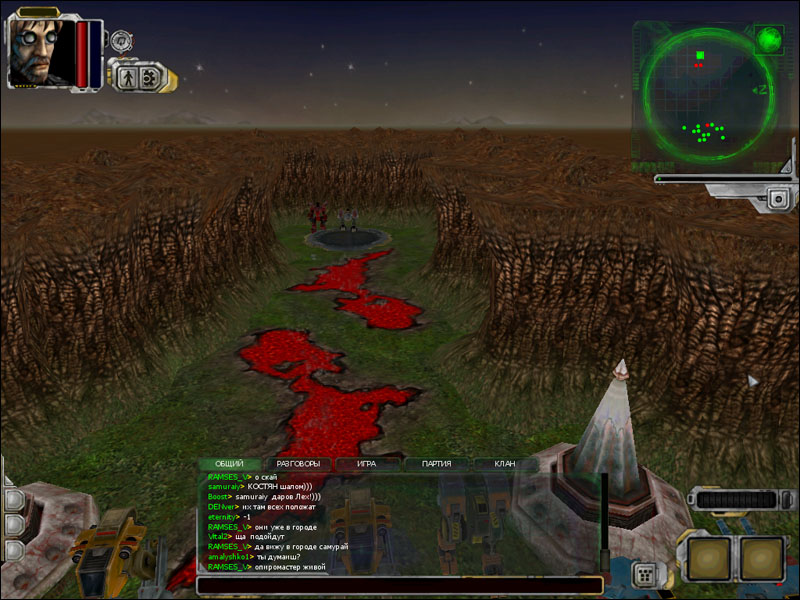Switch to the ОБЩИЙ chat tab
Screen dimensions: 800x600
click(230, 464)
